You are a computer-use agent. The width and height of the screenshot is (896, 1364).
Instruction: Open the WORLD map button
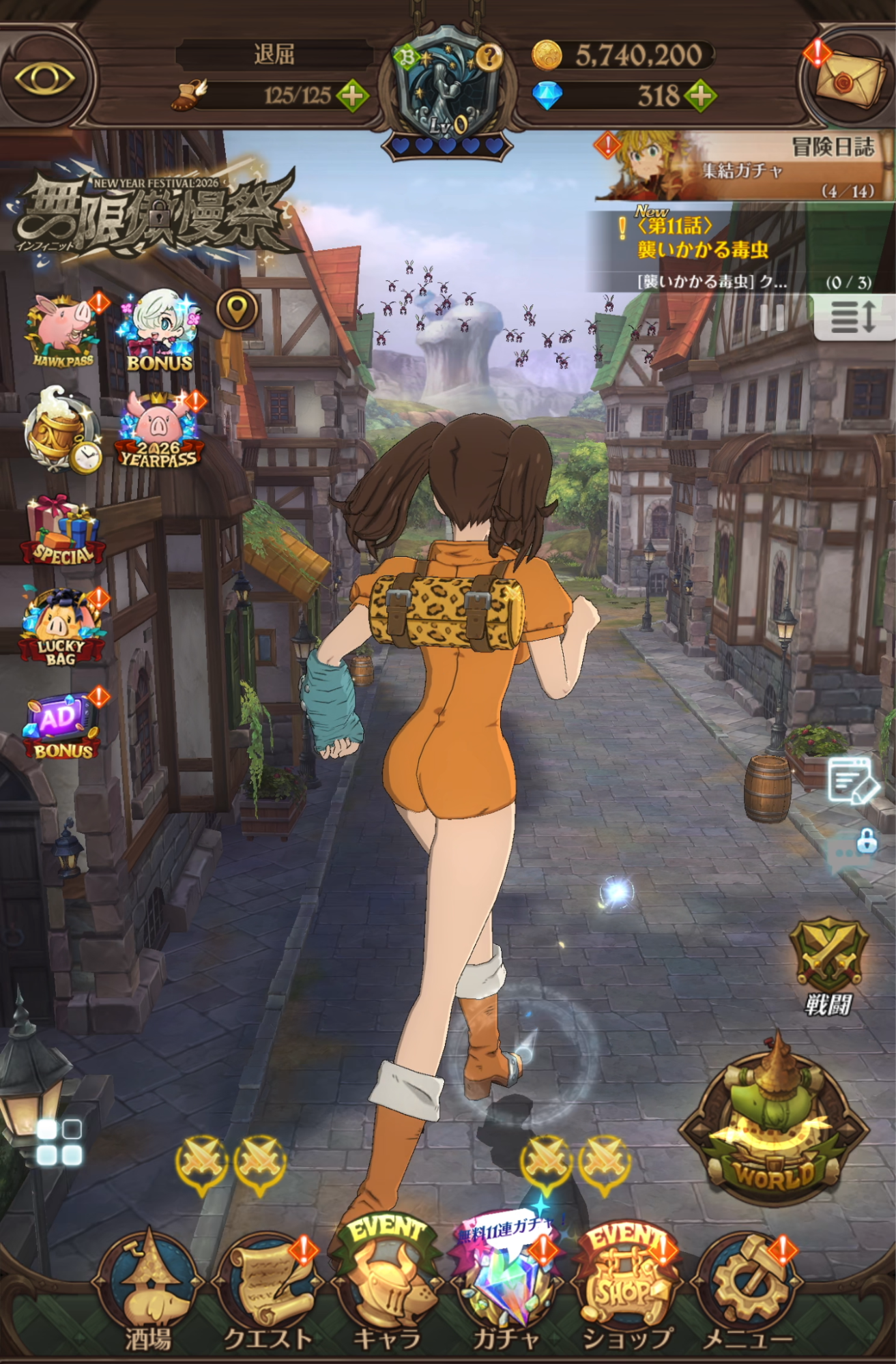point(775,1124)
